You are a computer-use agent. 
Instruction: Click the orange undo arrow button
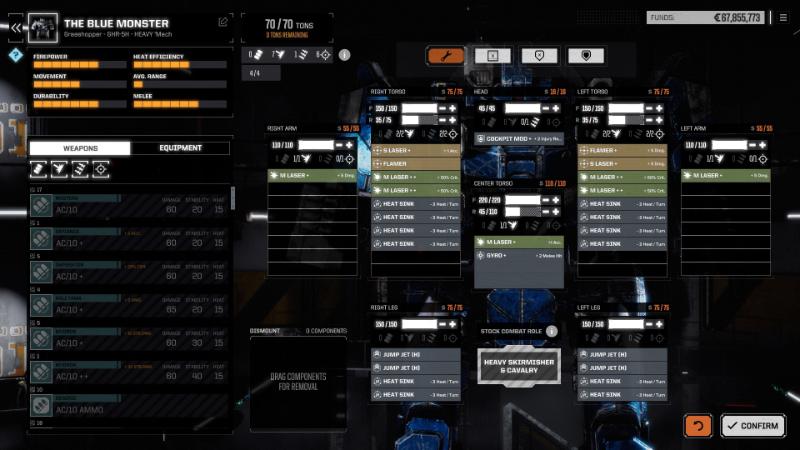click(x=698, y=425)
